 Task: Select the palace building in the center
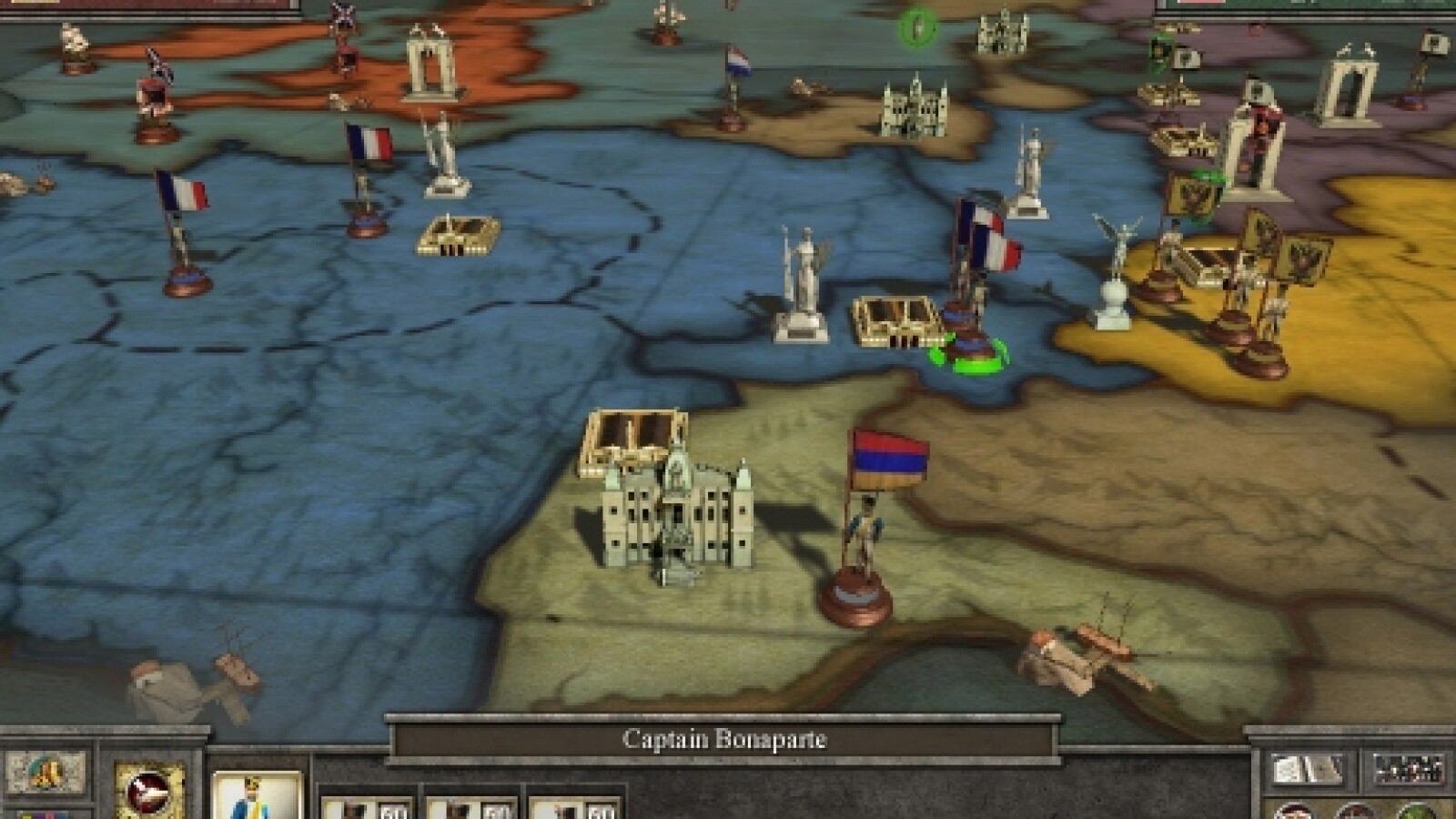tap(678, 510)
